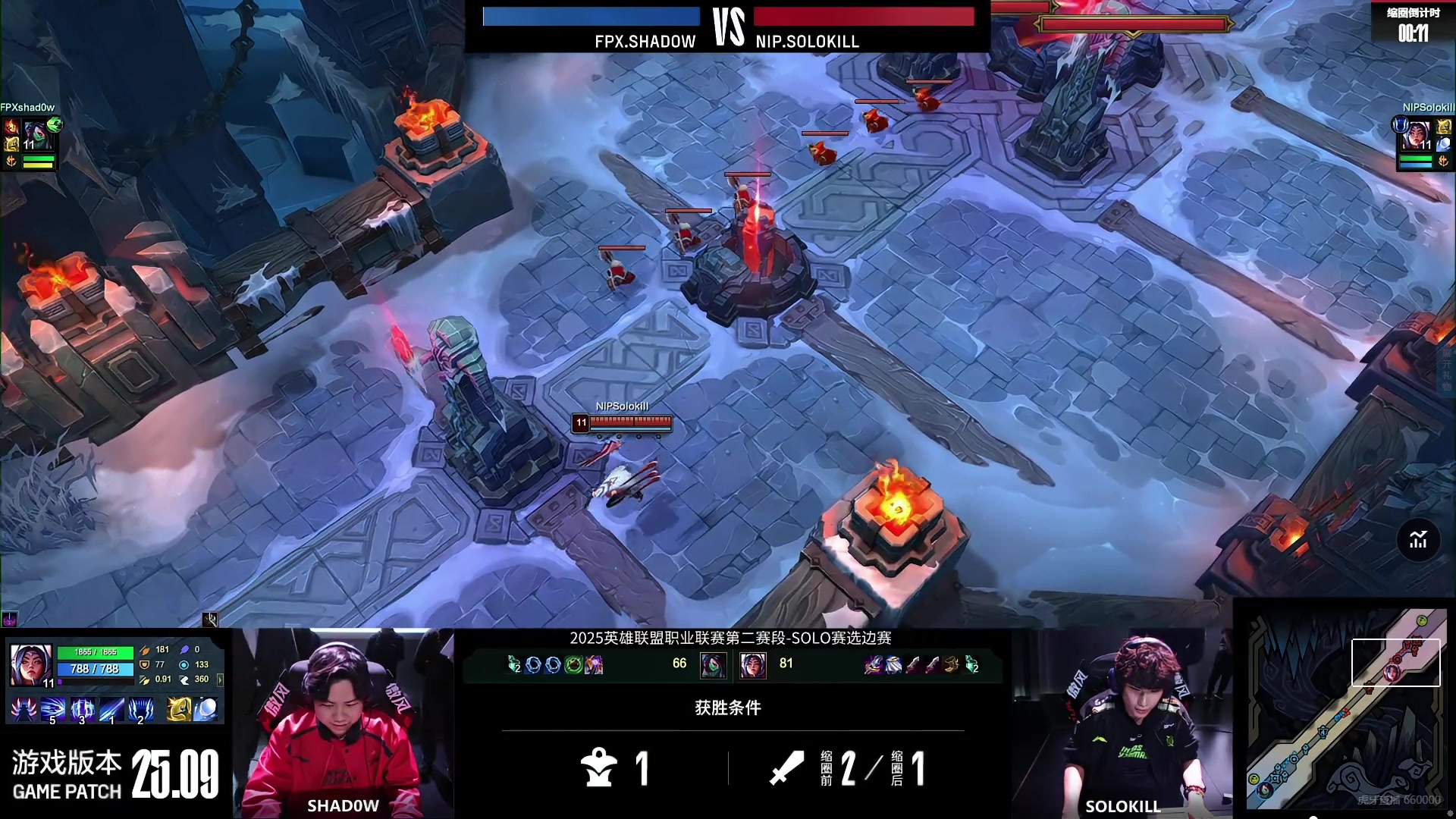Use the snowball Mark summoner spell
Screen dimensions: 1456x819
click(x=206, y=710)
